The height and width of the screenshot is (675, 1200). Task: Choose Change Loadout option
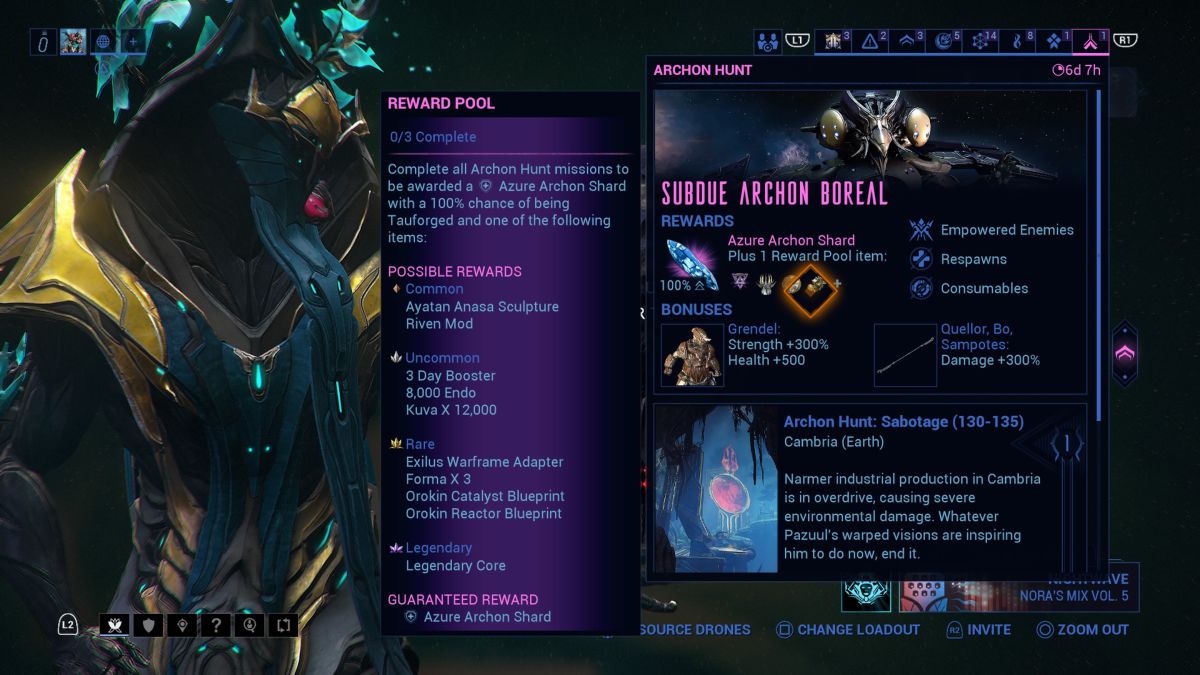point(848,630)
